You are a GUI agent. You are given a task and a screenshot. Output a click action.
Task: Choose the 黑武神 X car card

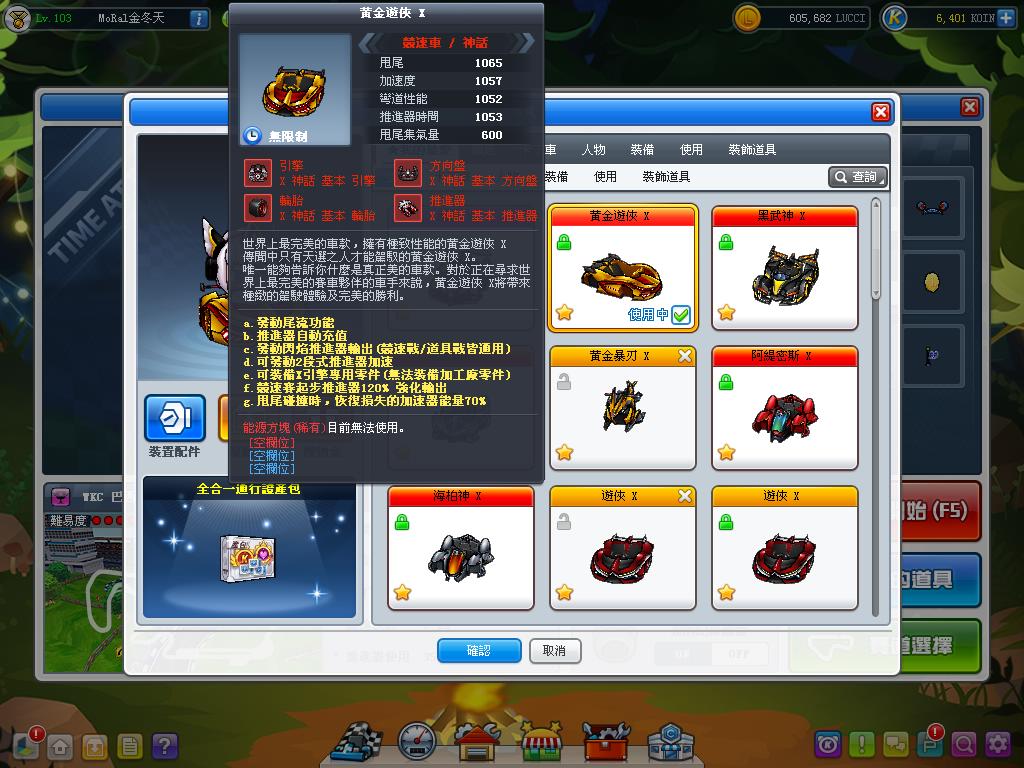point(785,268)
